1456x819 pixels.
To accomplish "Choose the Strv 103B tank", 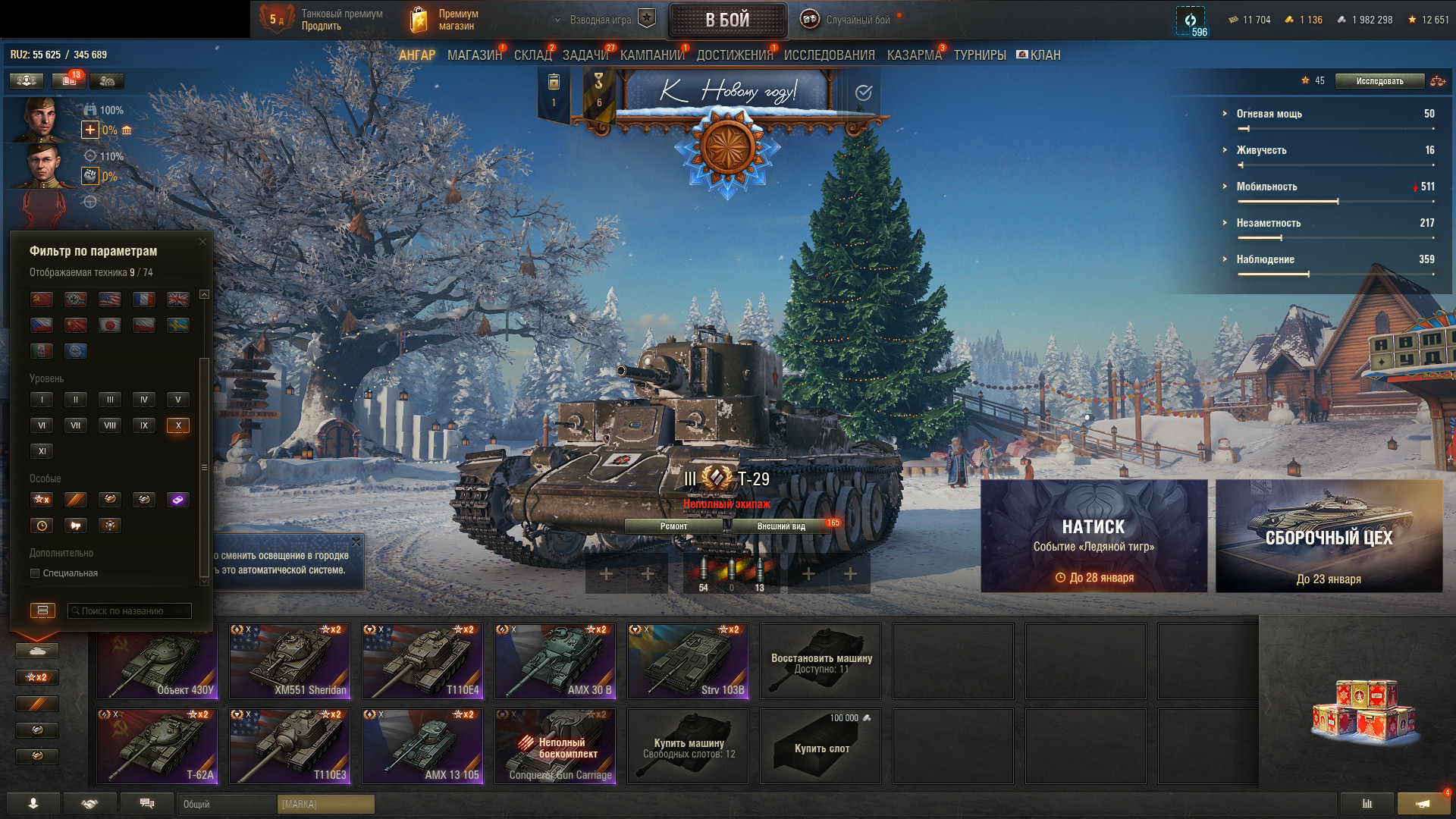I will click(x=688, y=661).
